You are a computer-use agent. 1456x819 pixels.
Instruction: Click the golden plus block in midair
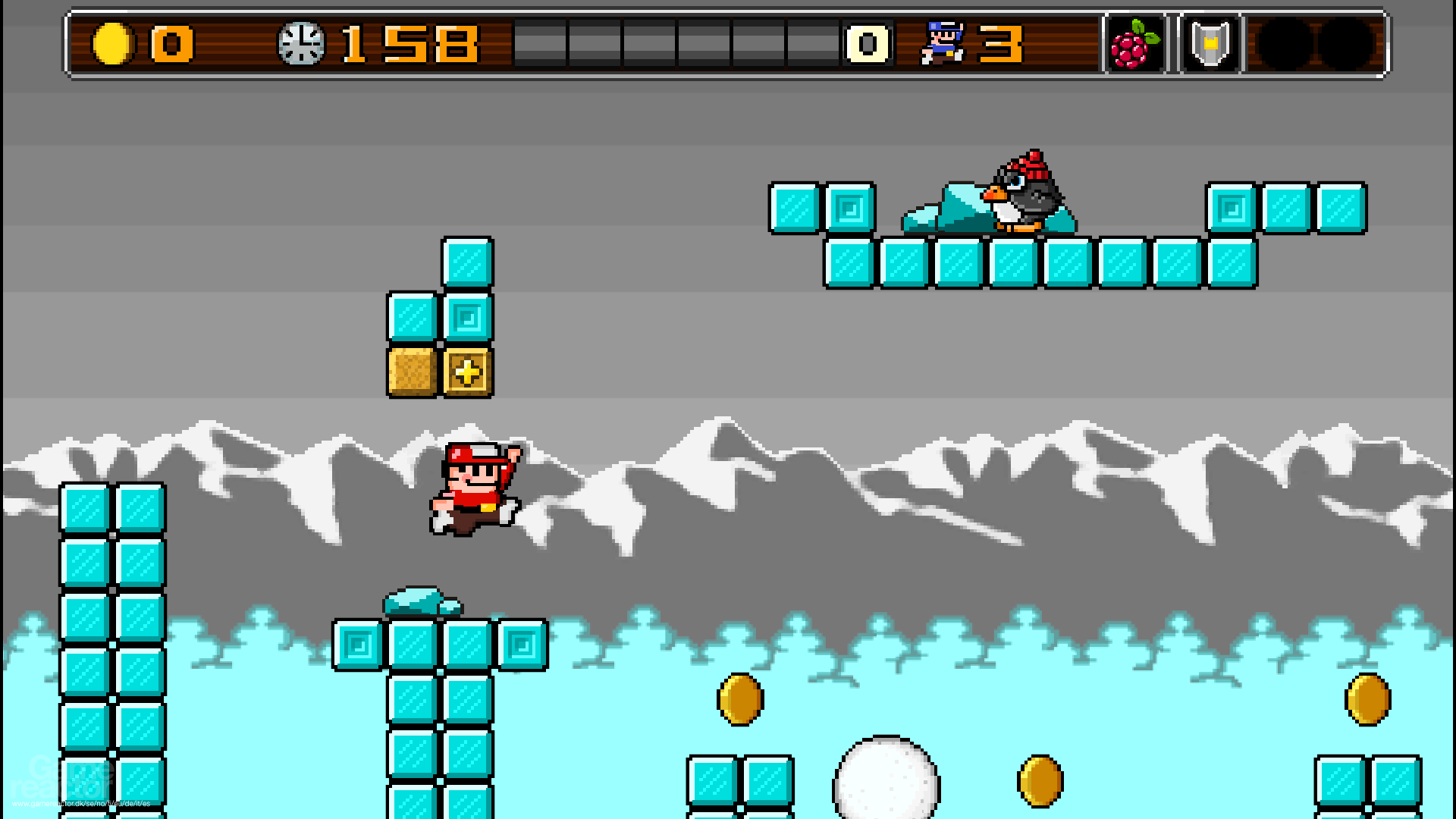pyautogui.click(x=468, y=372)
